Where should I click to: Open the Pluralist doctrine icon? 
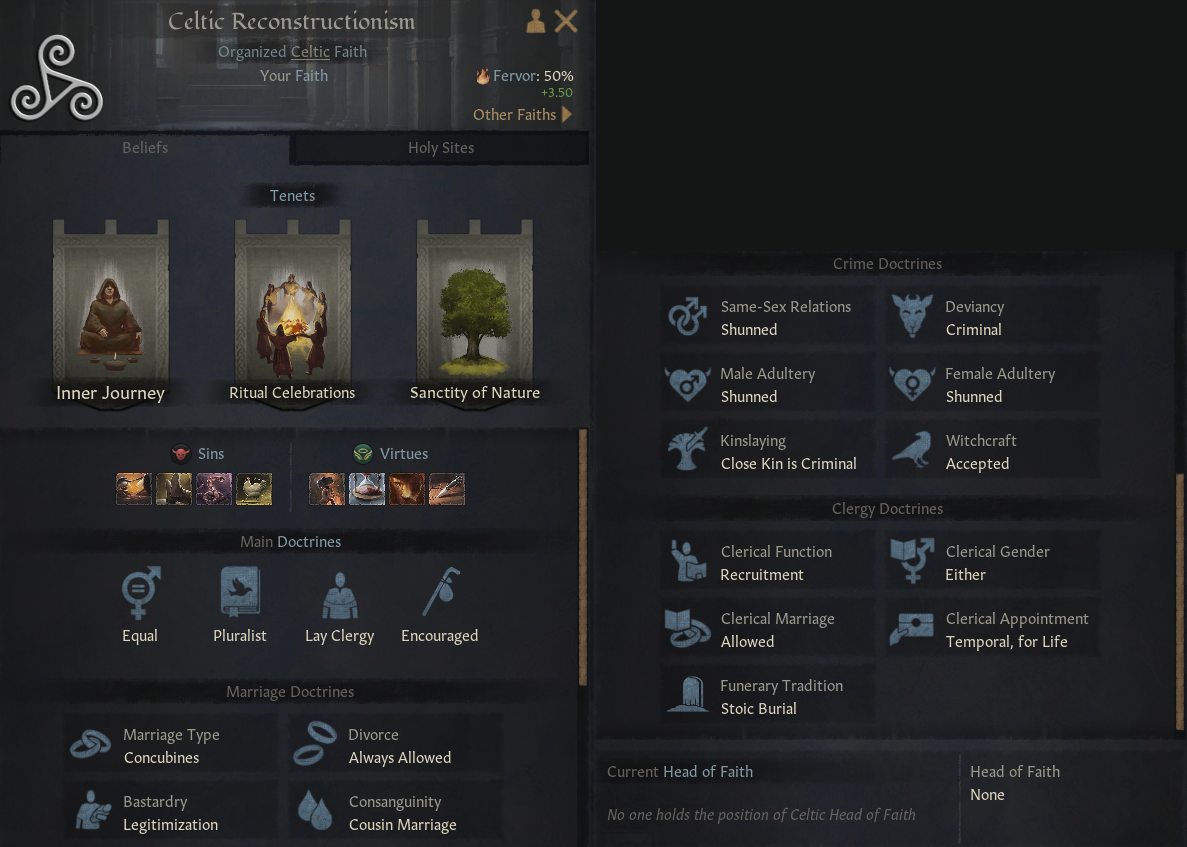pos(240,594)
